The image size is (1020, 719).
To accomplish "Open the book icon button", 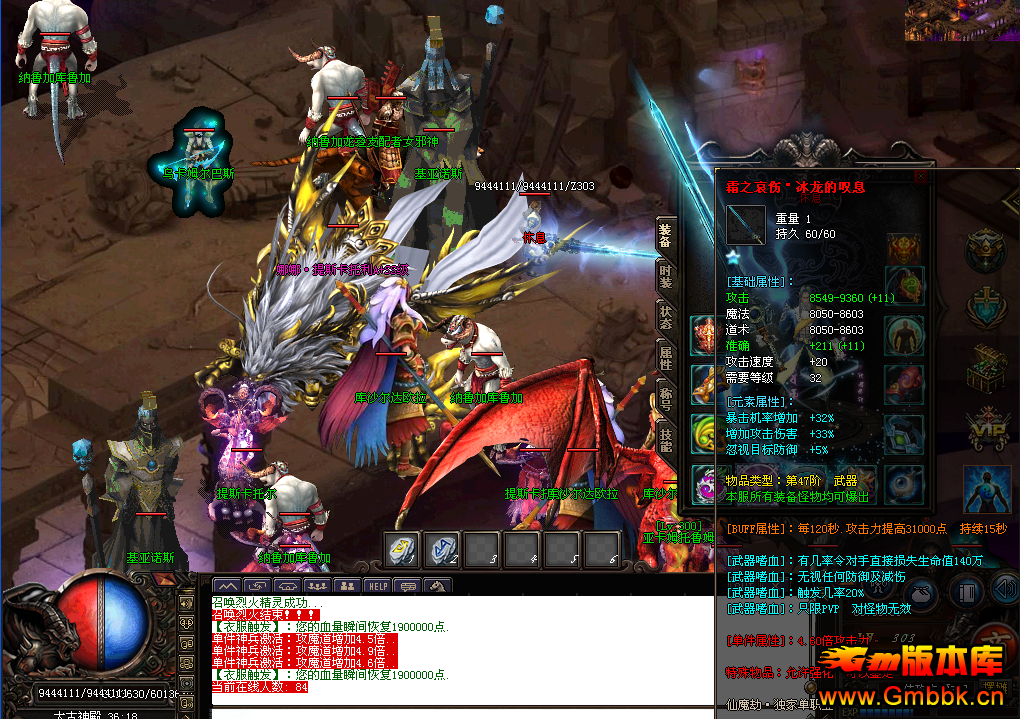I will (x=968, y=591).
